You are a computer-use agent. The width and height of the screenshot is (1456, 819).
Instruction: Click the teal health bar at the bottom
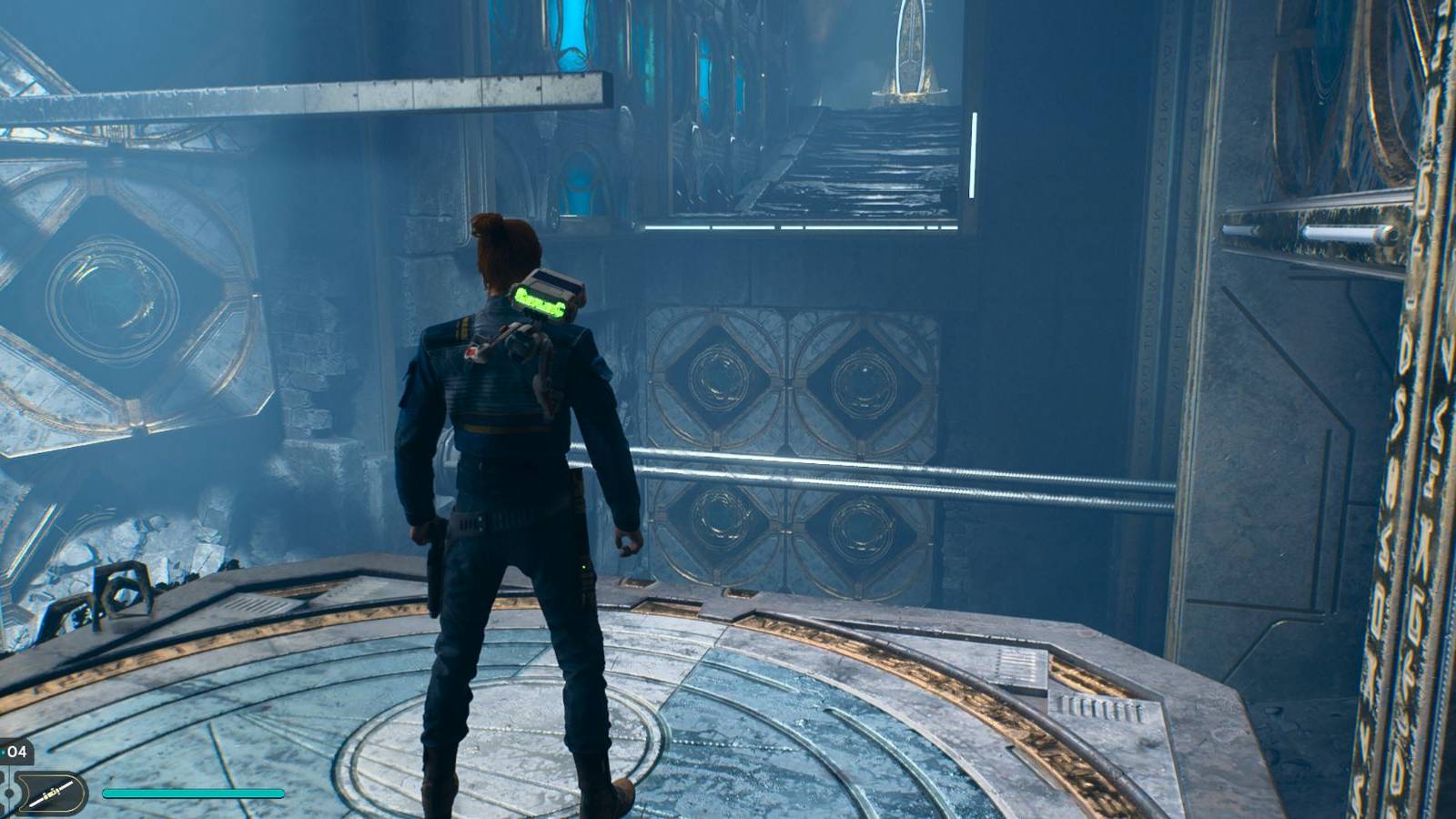point(191,793)
